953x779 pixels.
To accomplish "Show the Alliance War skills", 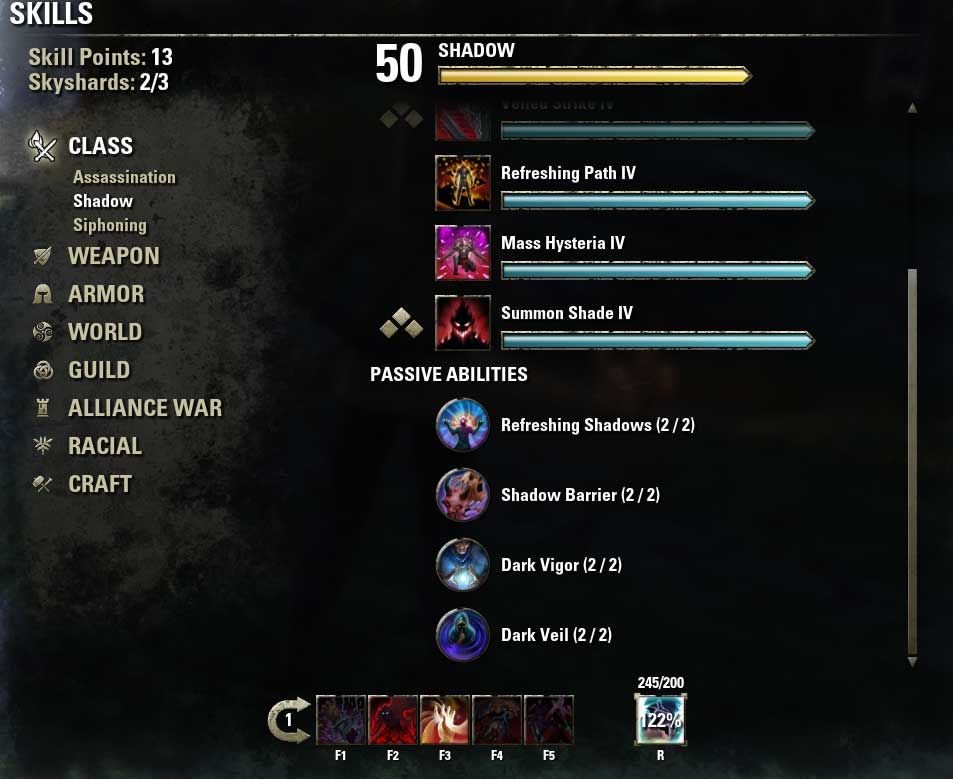I will pos(145,408).
